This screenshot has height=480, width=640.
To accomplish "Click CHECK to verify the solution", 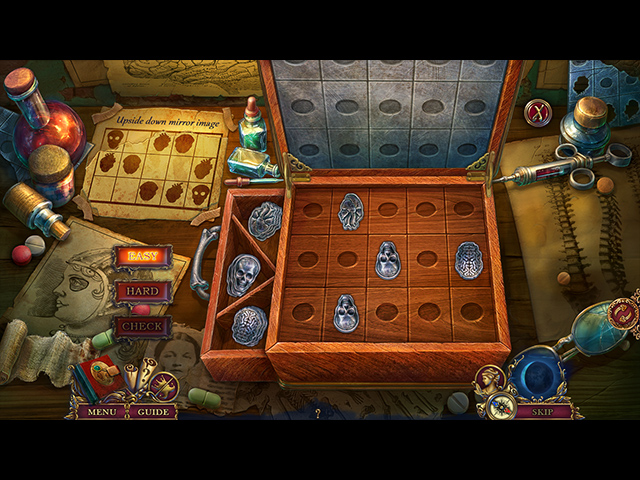I will pos(142,326).
